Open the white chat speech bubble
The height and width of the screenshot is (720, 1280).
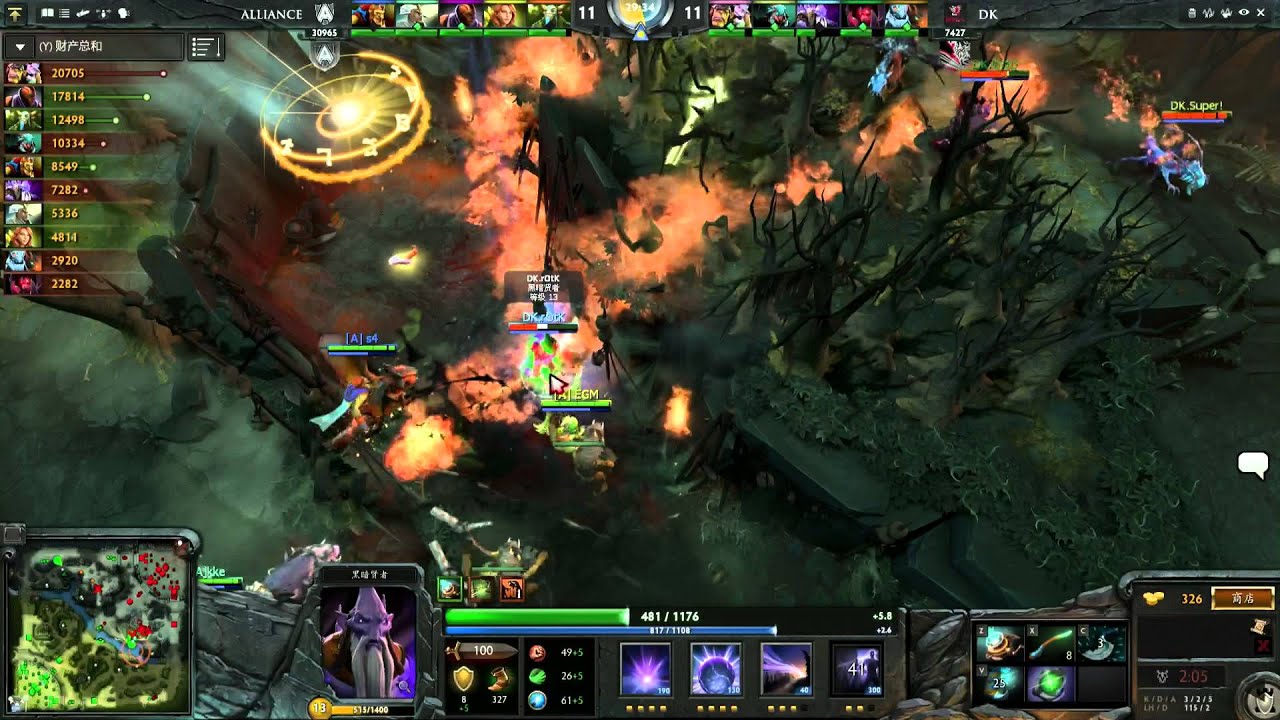coord(1253,464)
